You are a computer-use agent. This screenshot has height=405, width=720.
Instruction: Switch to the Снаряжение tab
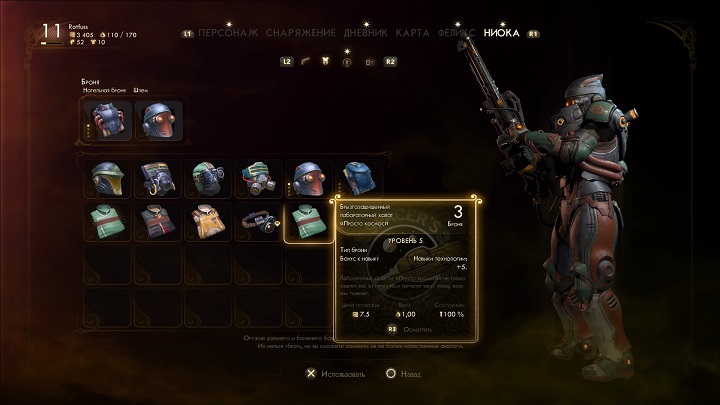coord(300,33)
